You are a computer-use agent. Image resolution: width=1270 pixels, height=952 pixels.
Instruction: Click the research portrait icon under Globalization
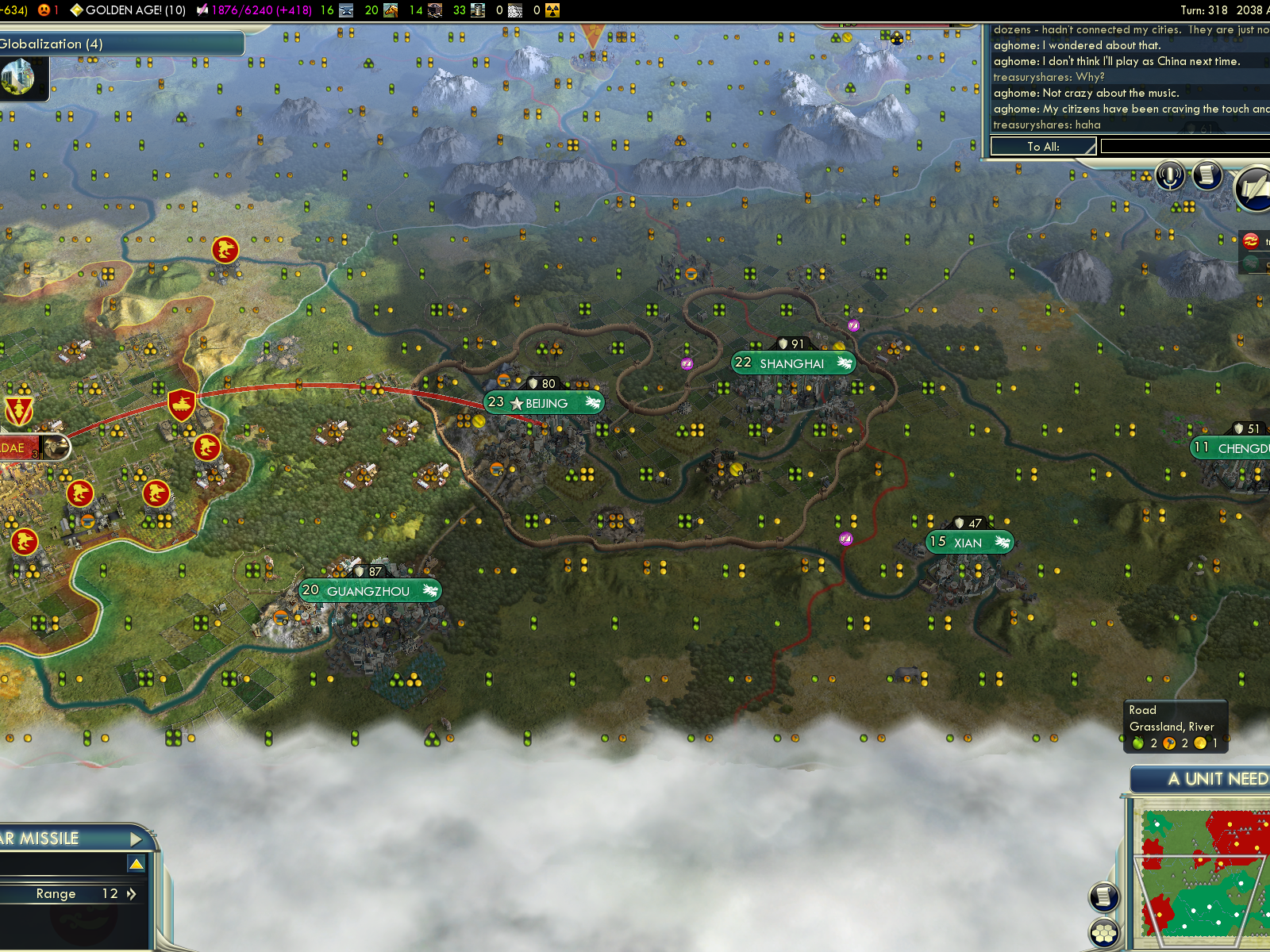pos(19,78)
